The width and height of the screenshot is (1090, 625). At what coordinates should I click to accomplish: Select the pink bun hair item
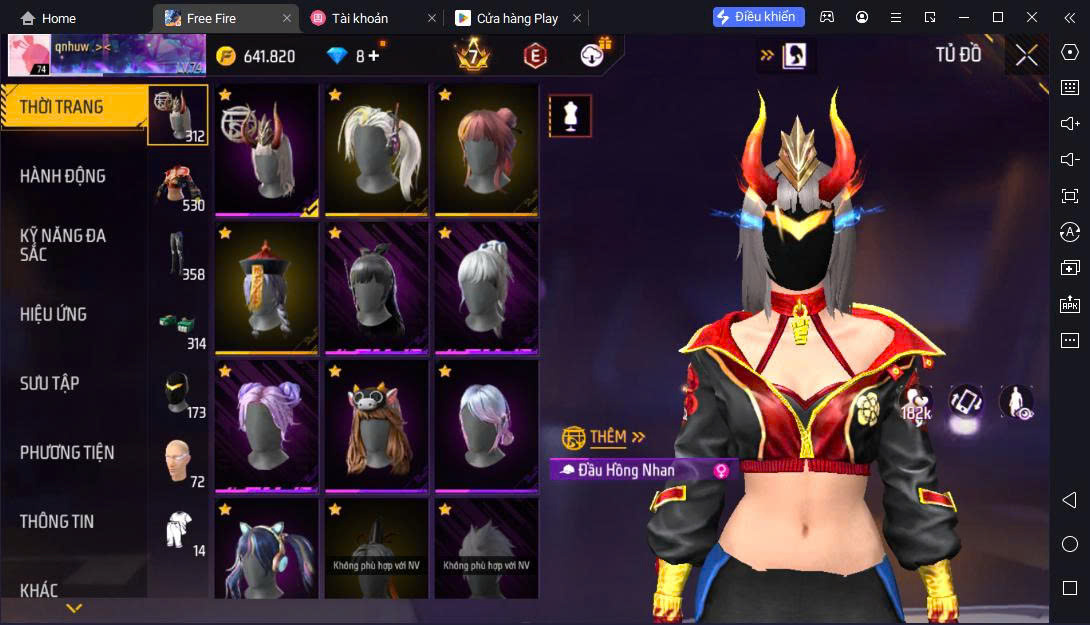(486, 149)
